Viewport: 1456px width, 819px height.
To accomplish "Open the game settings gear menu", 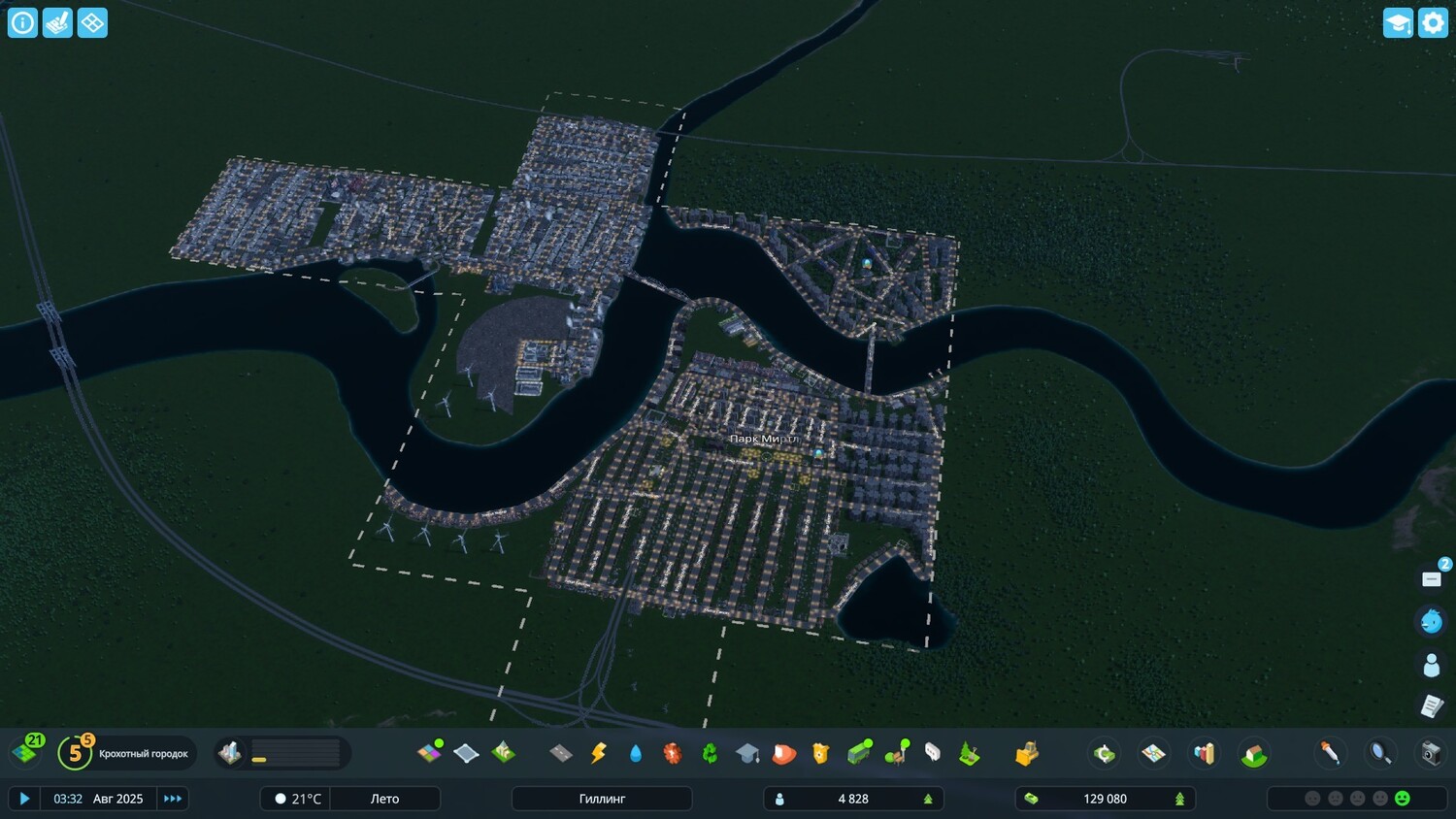I will 1433,21.
